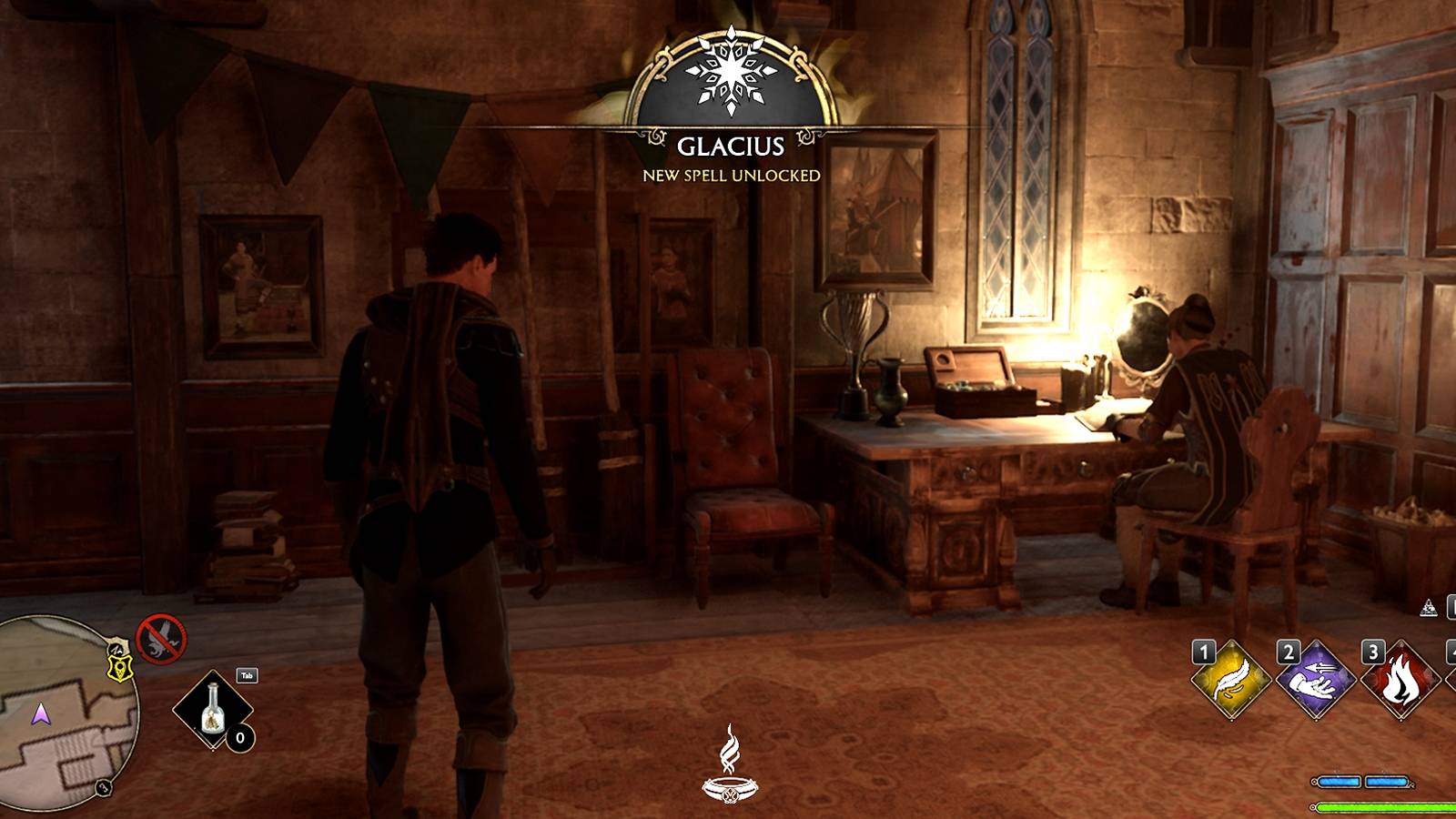
Task: Click the broom marker on the minimap edge
Action: (117, 647)
